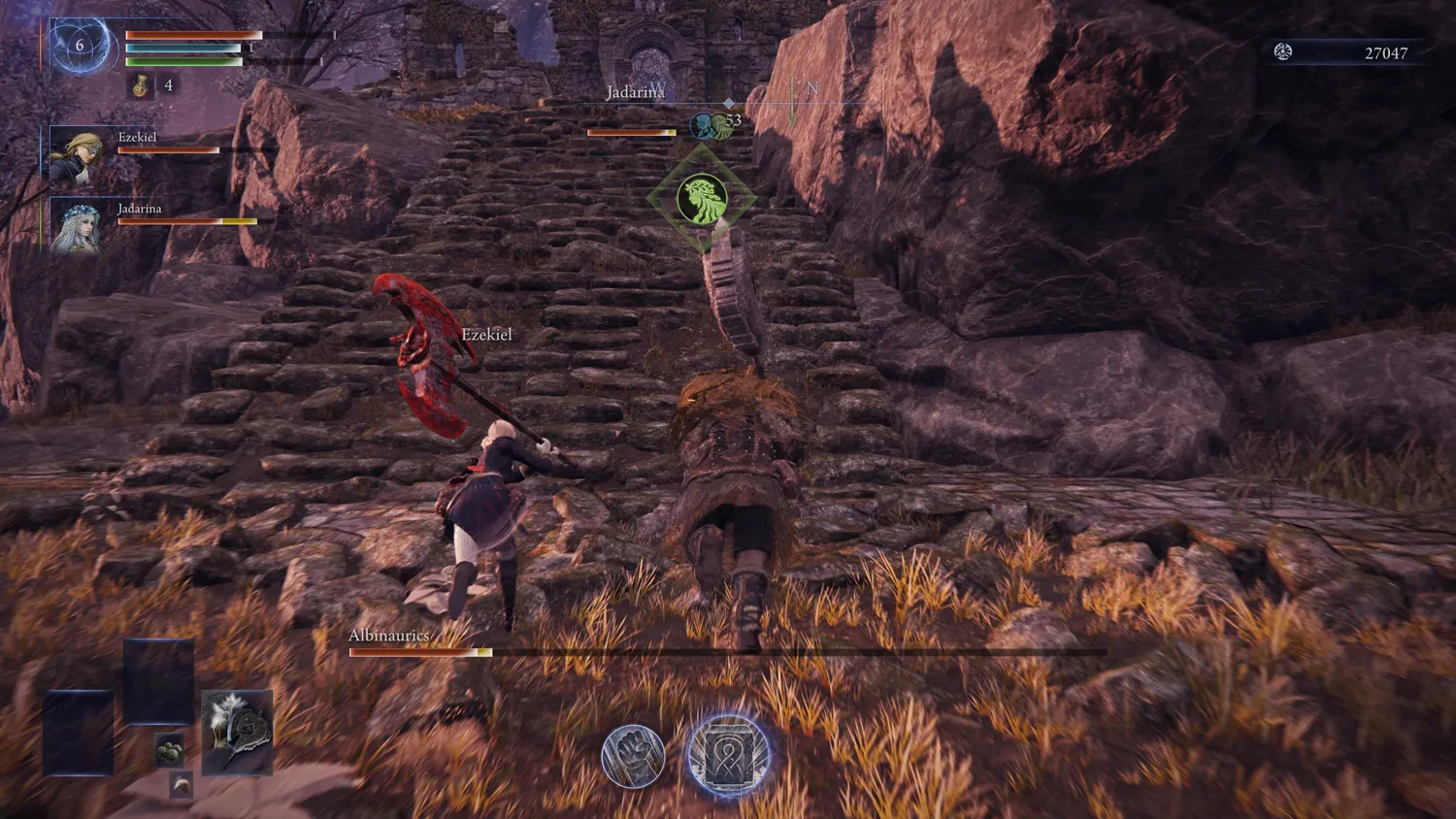Viewport: 1456px width, 819px height.
Task: Activate the clenched fist skill icon
Action: point(633,756)
